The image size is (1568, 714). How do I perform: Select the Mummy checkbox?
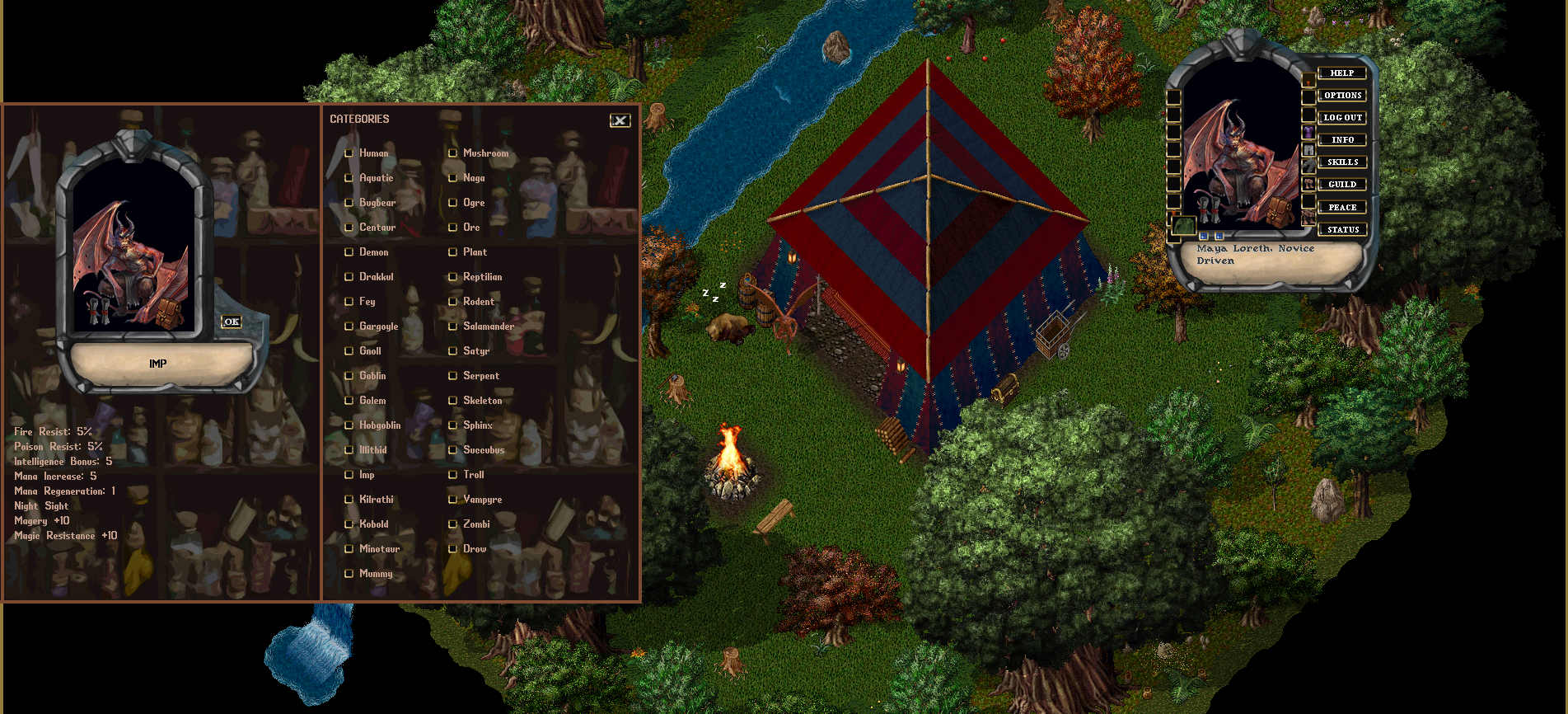pos(349,574)
